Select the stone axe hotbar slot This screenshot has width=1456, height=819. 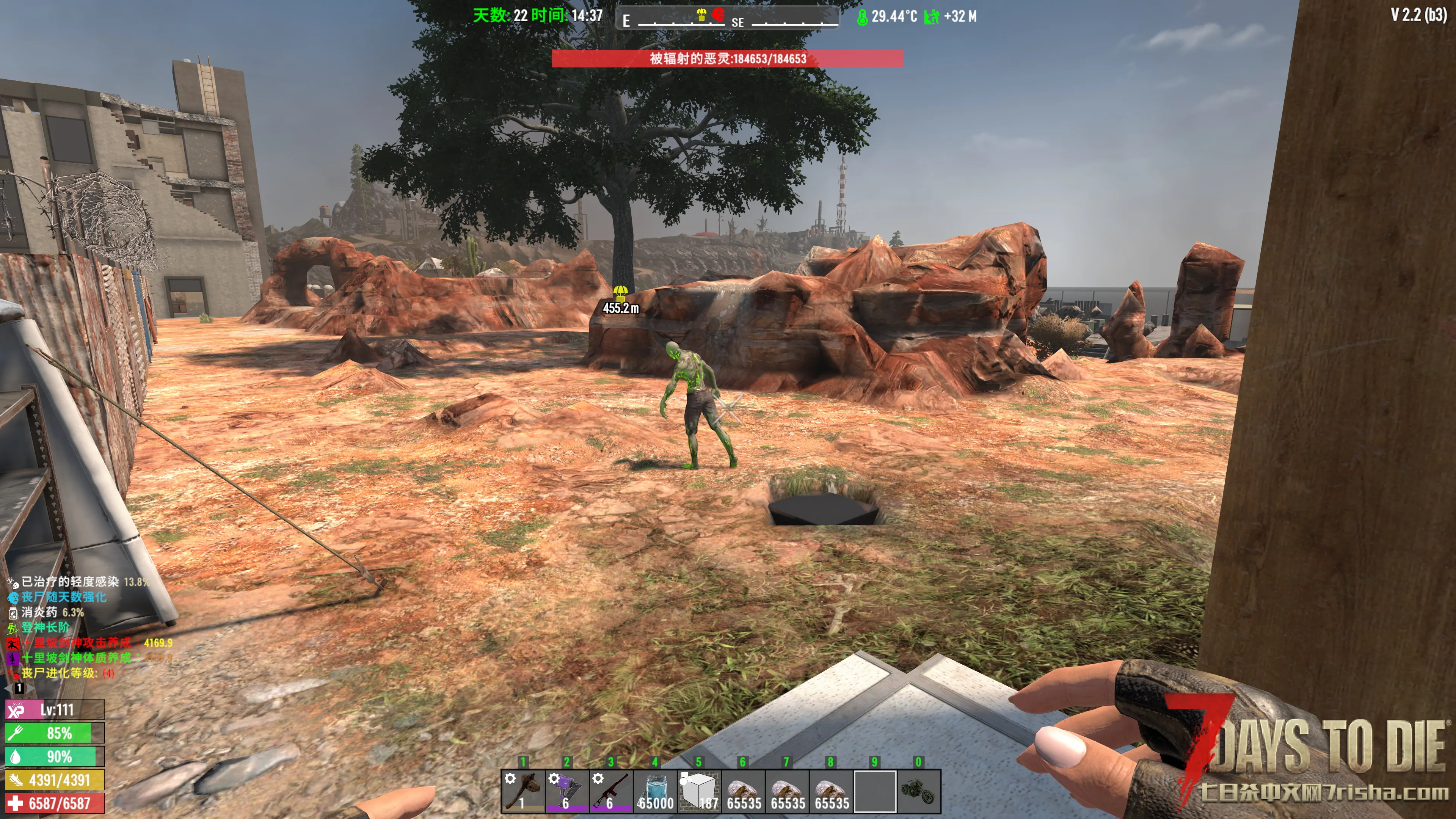point(523,791)
